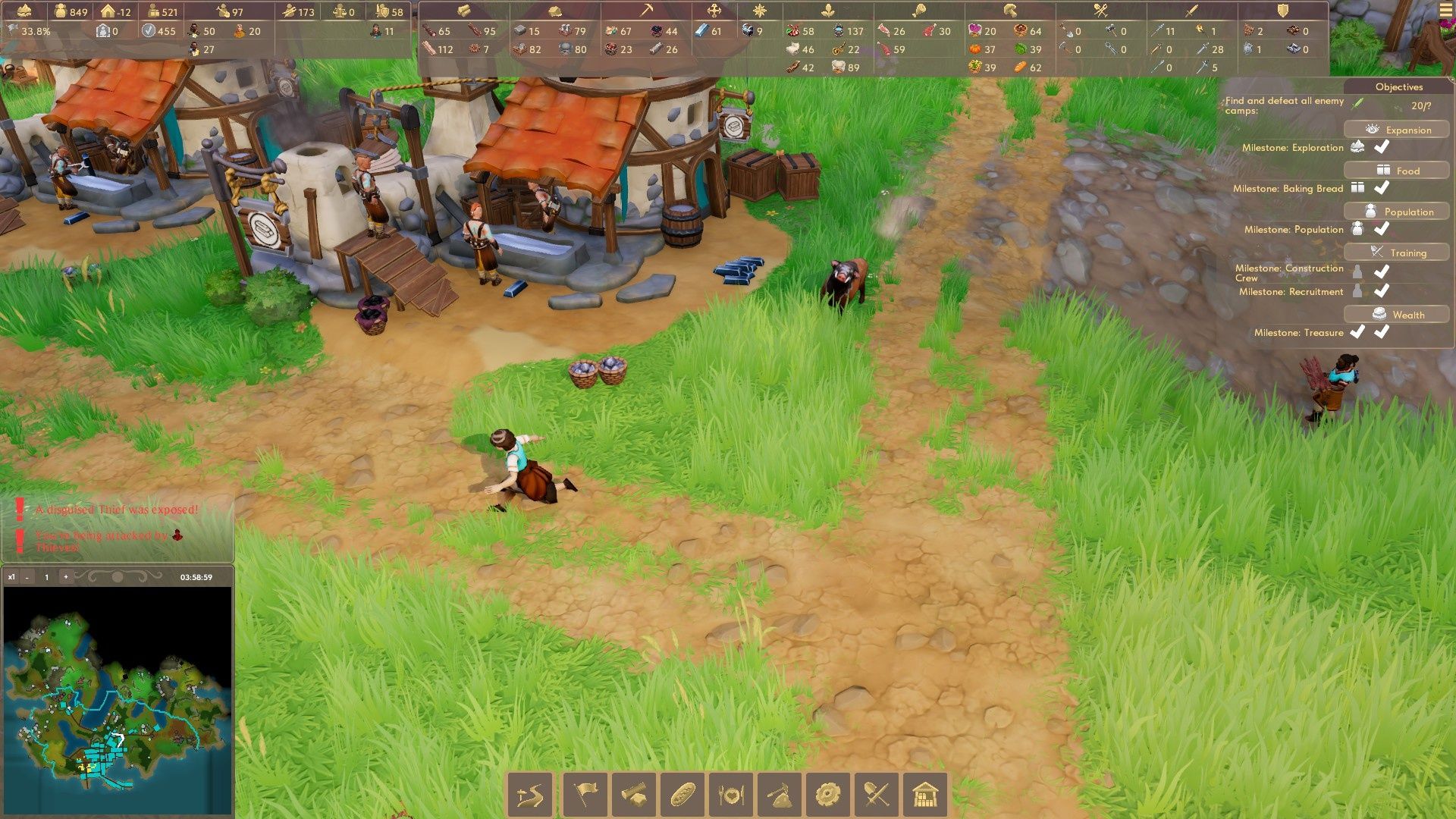Click the minimap to move the camera
This screenshot has width=1456, height=819.
(x=118, y=698)
